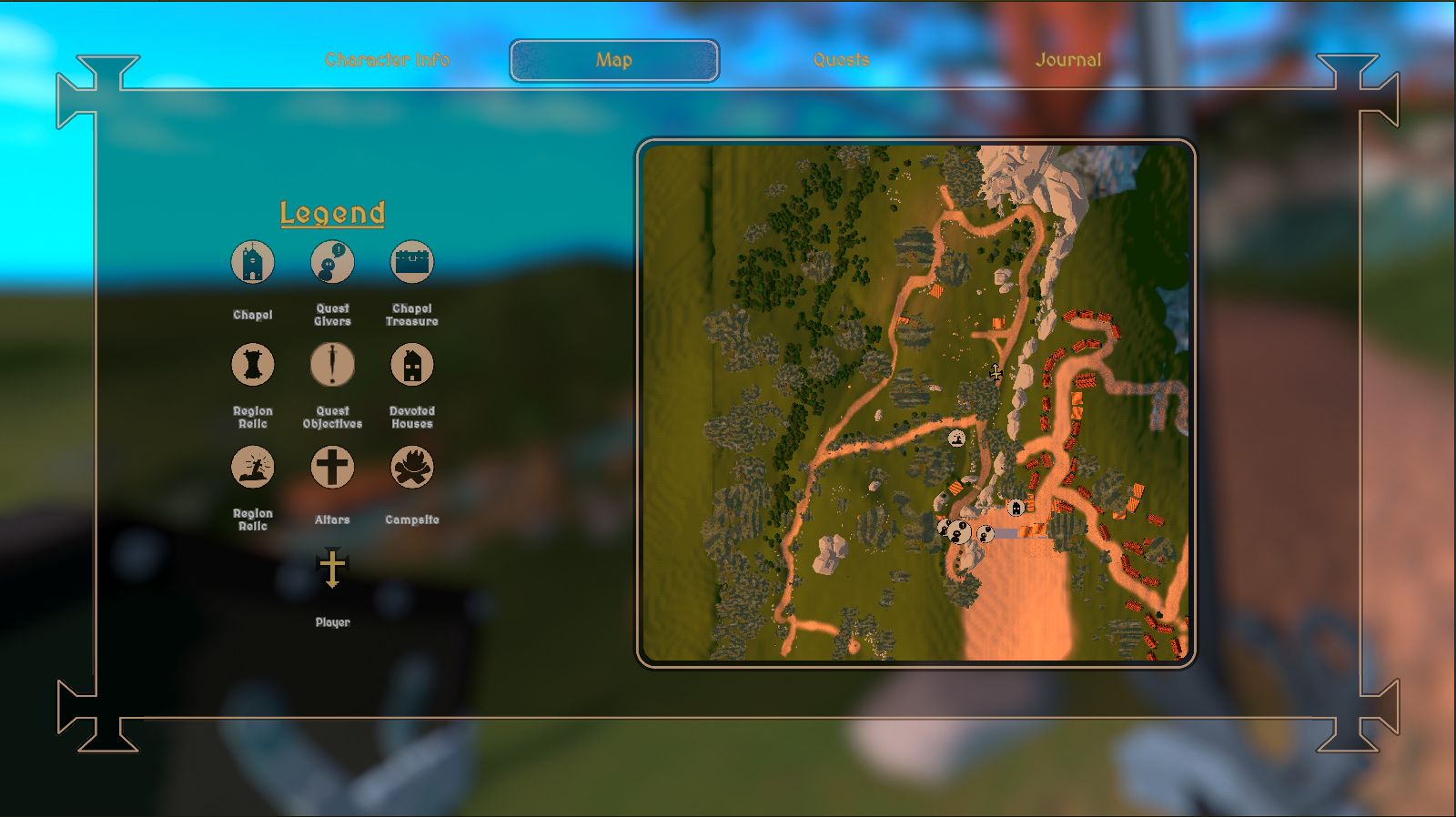Click the Chapel Treasure castle icon
The width and height of the screenshot is (1456, 817).
411,262
